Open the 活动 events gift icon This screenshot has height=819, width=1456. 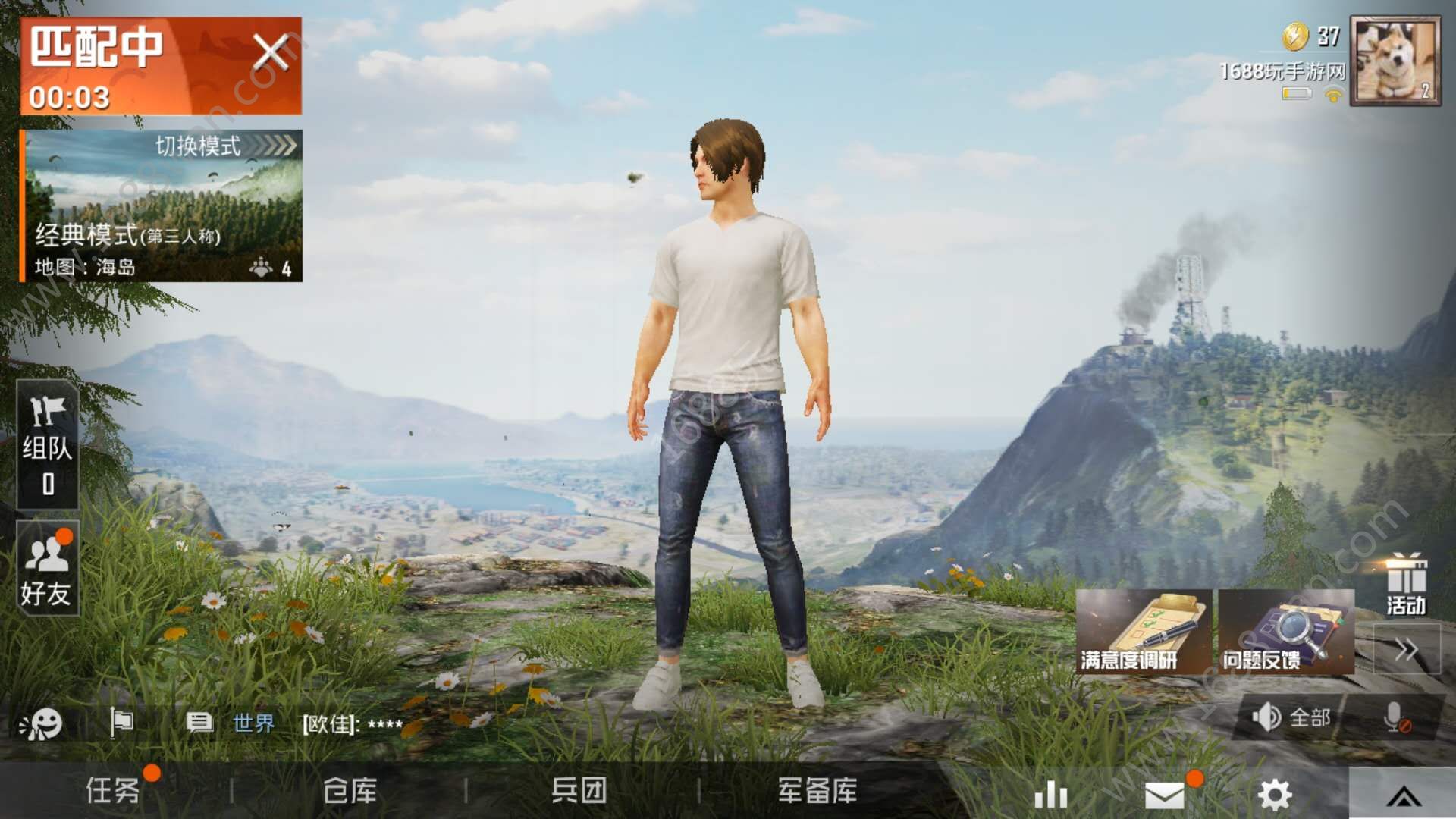(1407, 584)
